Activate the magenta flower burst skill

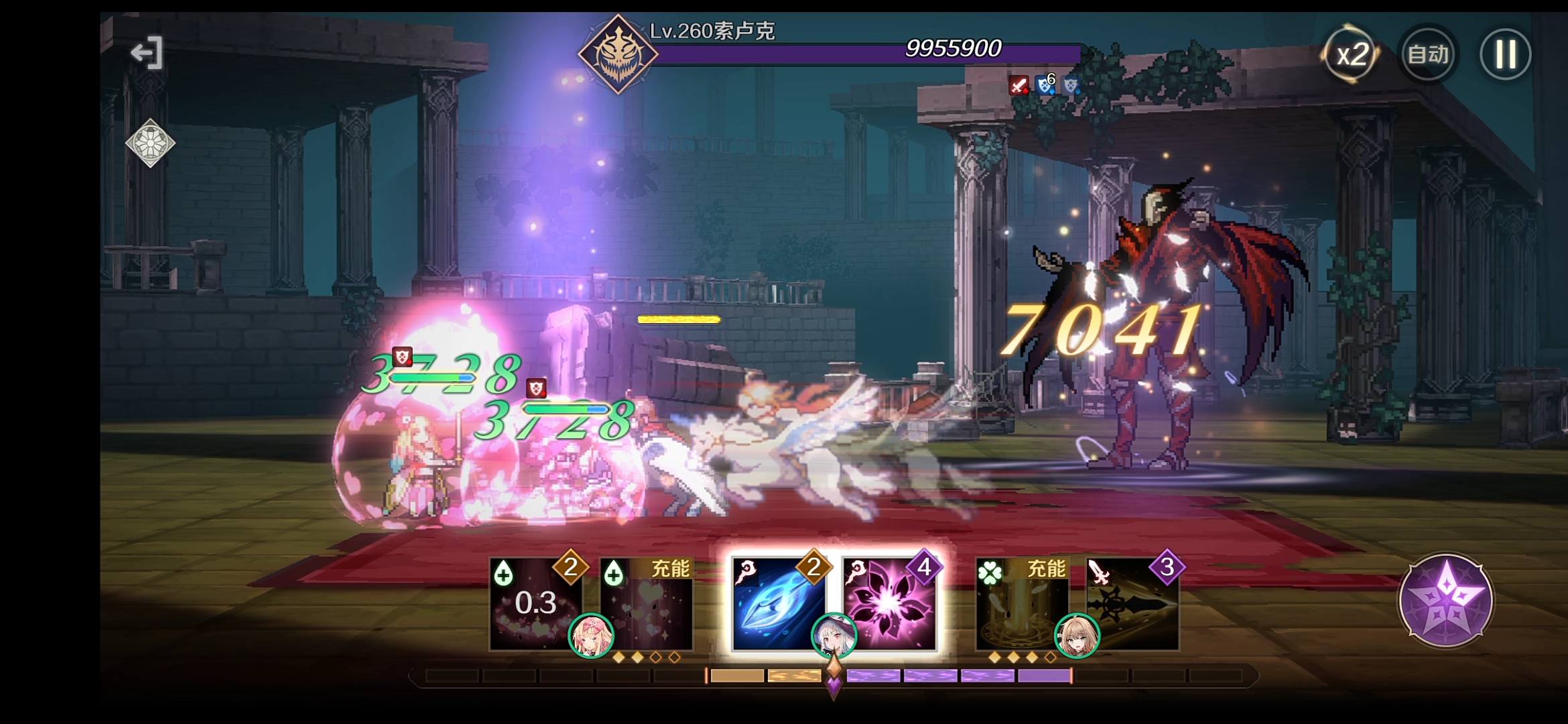click(x=889, y=603)
